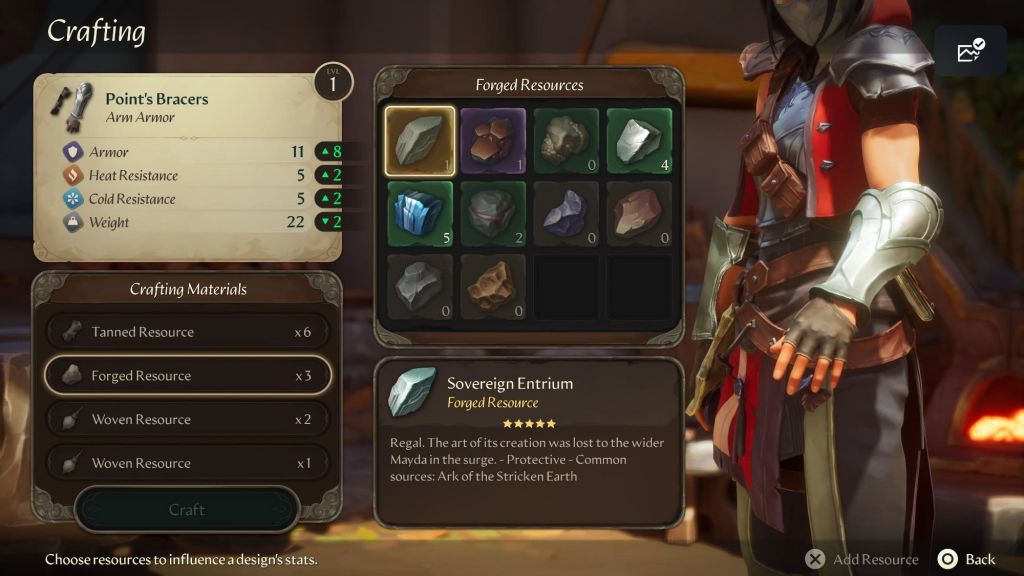Choose the orange-brown porous ore slot

493,287
